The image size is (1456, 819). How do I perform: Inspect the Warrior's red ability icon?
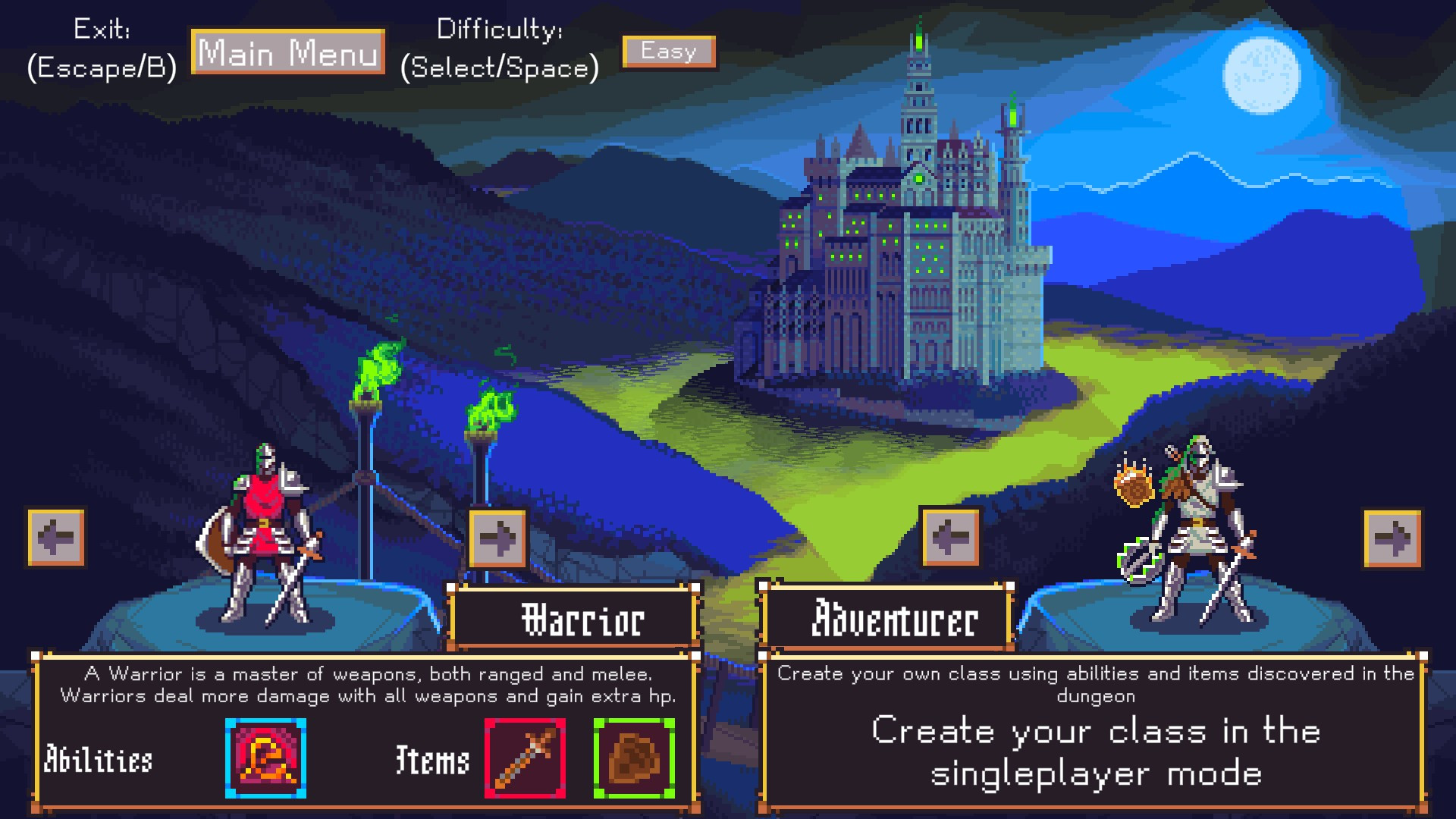(x=265, y=758)
